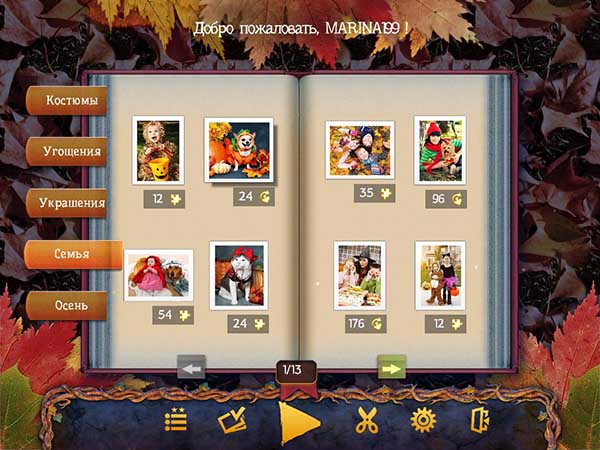Open the Угощения category tab
Image resolution: width=600 pixels, height=450 pixels.
coord(70,152)
